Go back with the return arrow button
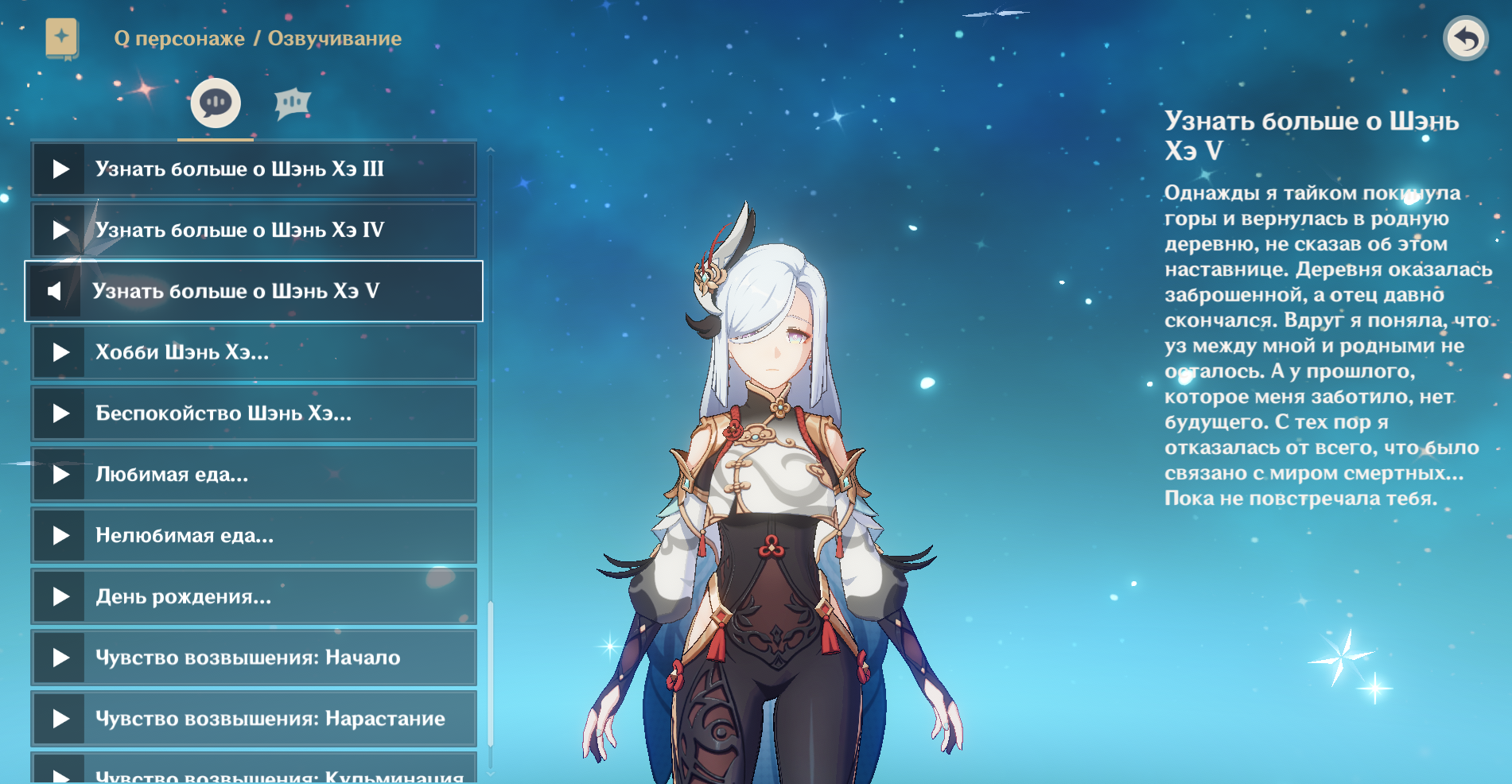 point(1465,38)
